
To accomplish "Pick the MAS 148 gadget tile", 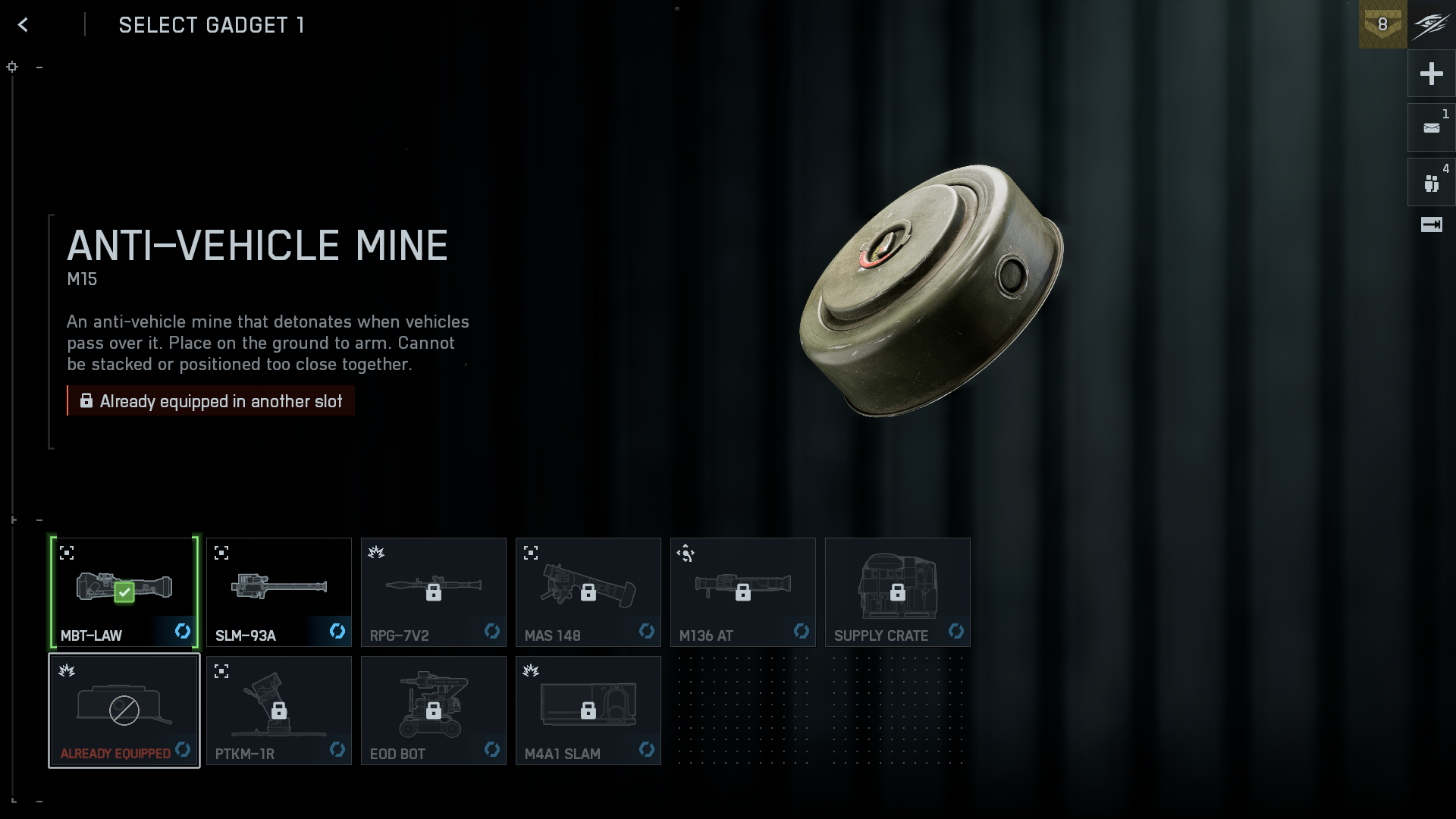I will coord(588,592).
